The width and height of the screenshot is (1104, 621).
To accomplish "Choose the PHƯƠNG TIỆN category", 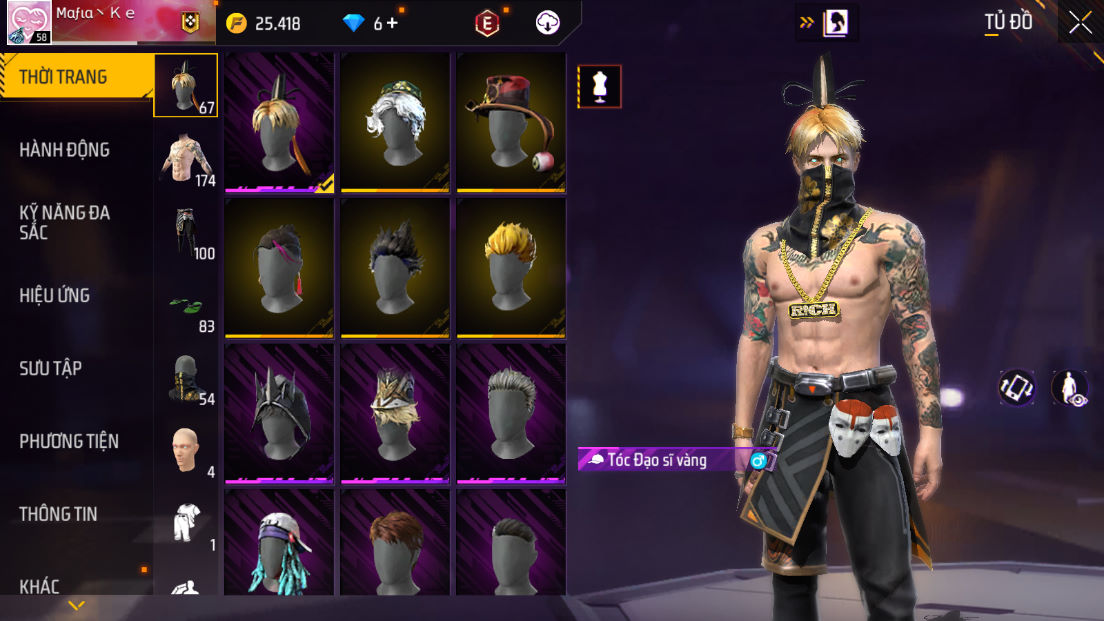I will tap(69, 441).
